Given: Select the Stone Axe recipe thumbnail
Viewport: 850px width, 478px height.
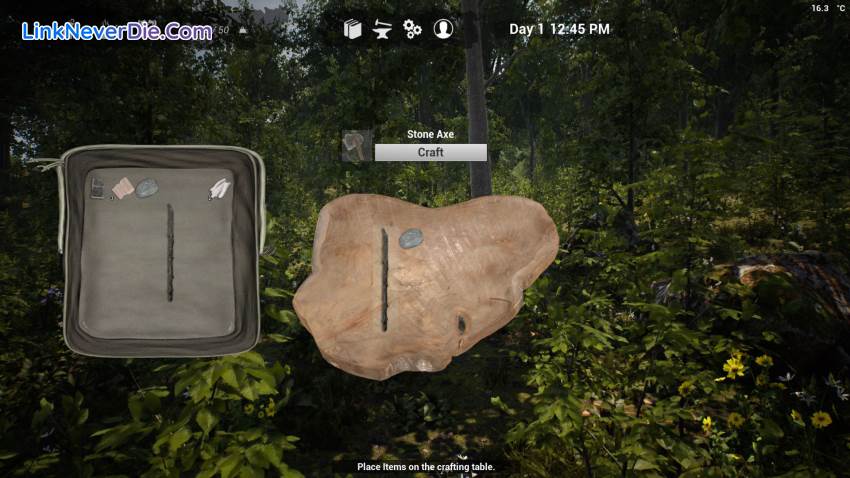Looking at the screenshot, I should [357, 146].
